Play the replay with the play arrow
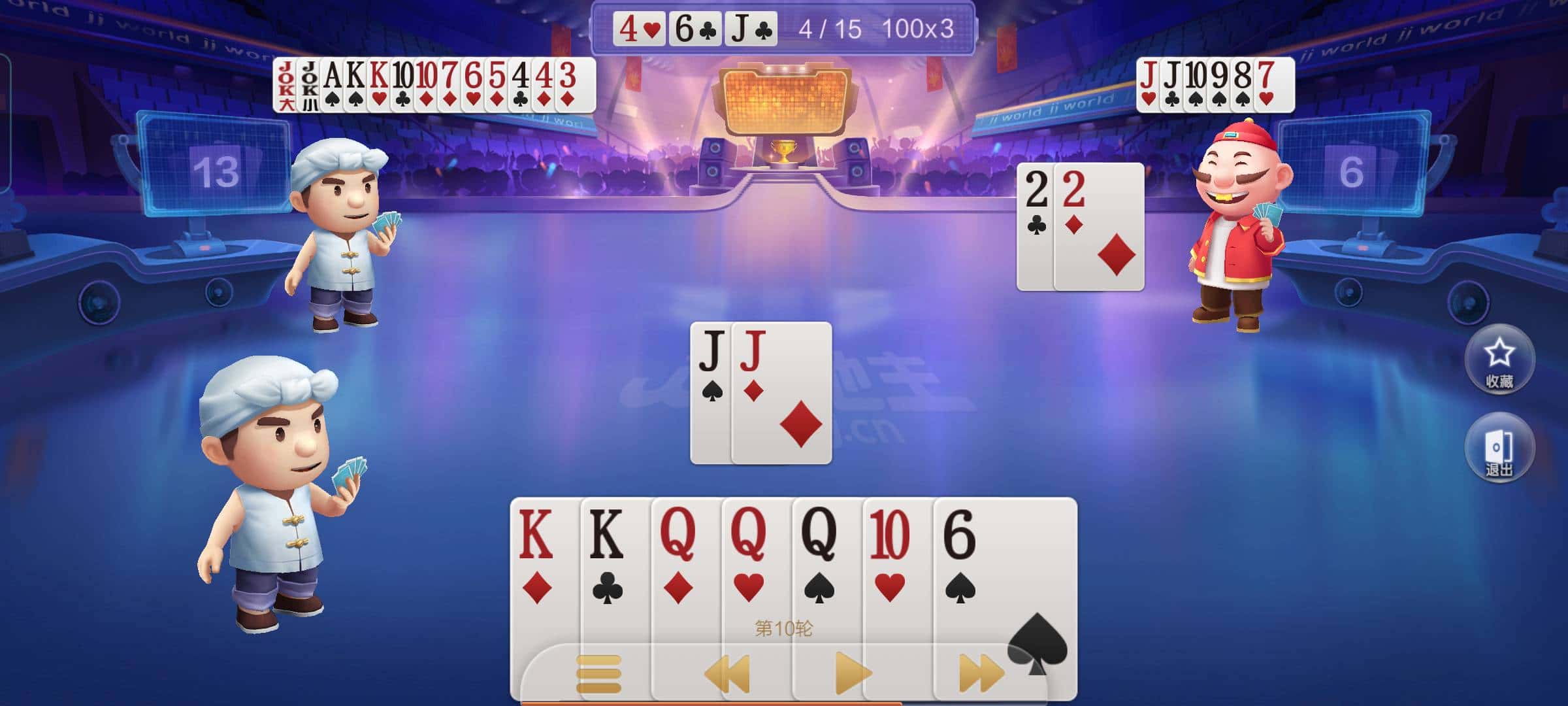 (852, 673)
